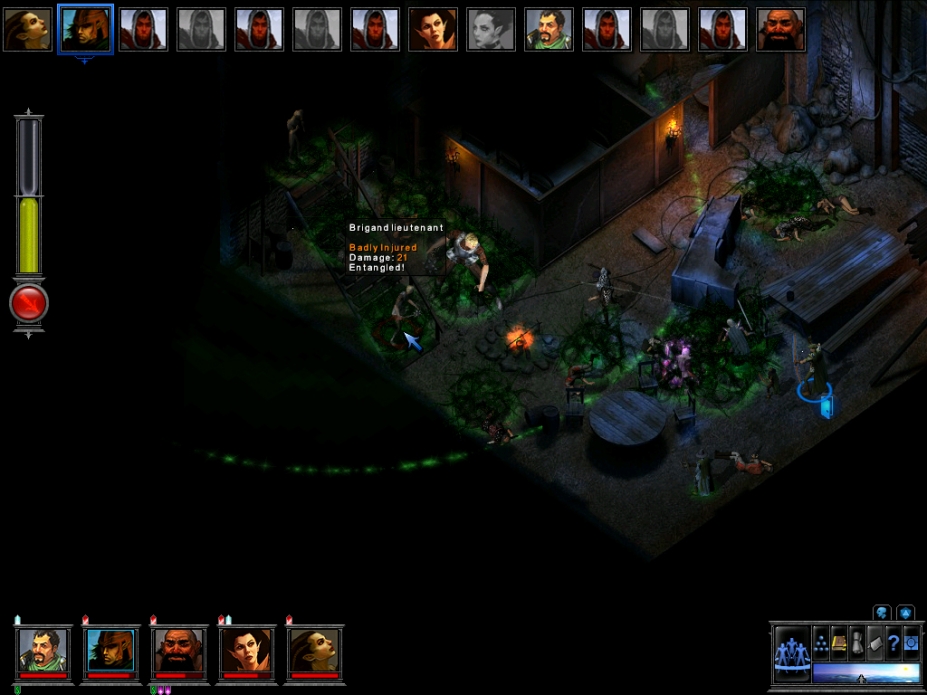This screenshot has width=927, height=695.
Task: Open the yellow journal book
Action: [x=839, y=645]
